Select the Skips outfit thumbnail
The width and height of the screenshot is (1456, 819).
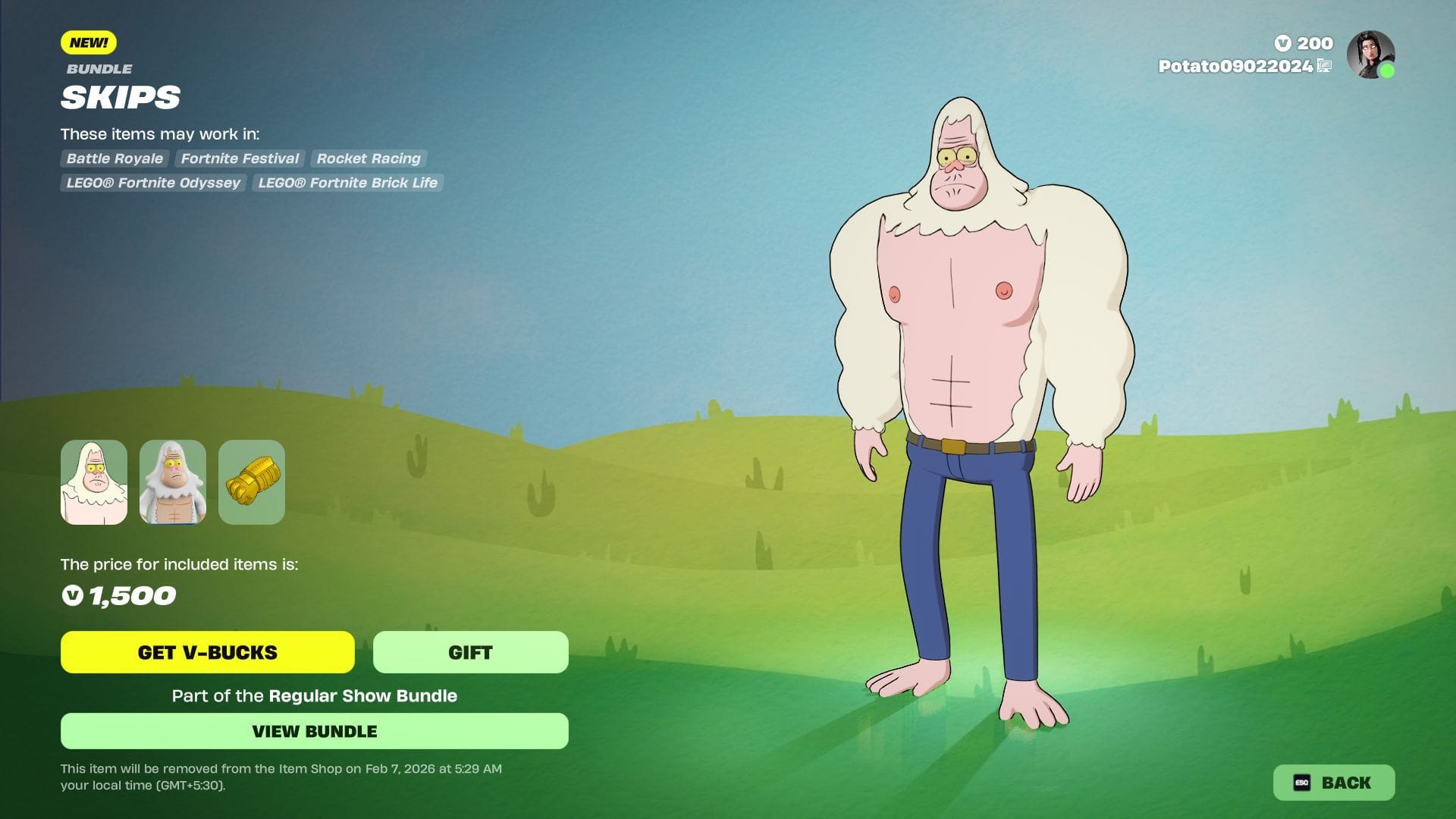click(94, 482)
